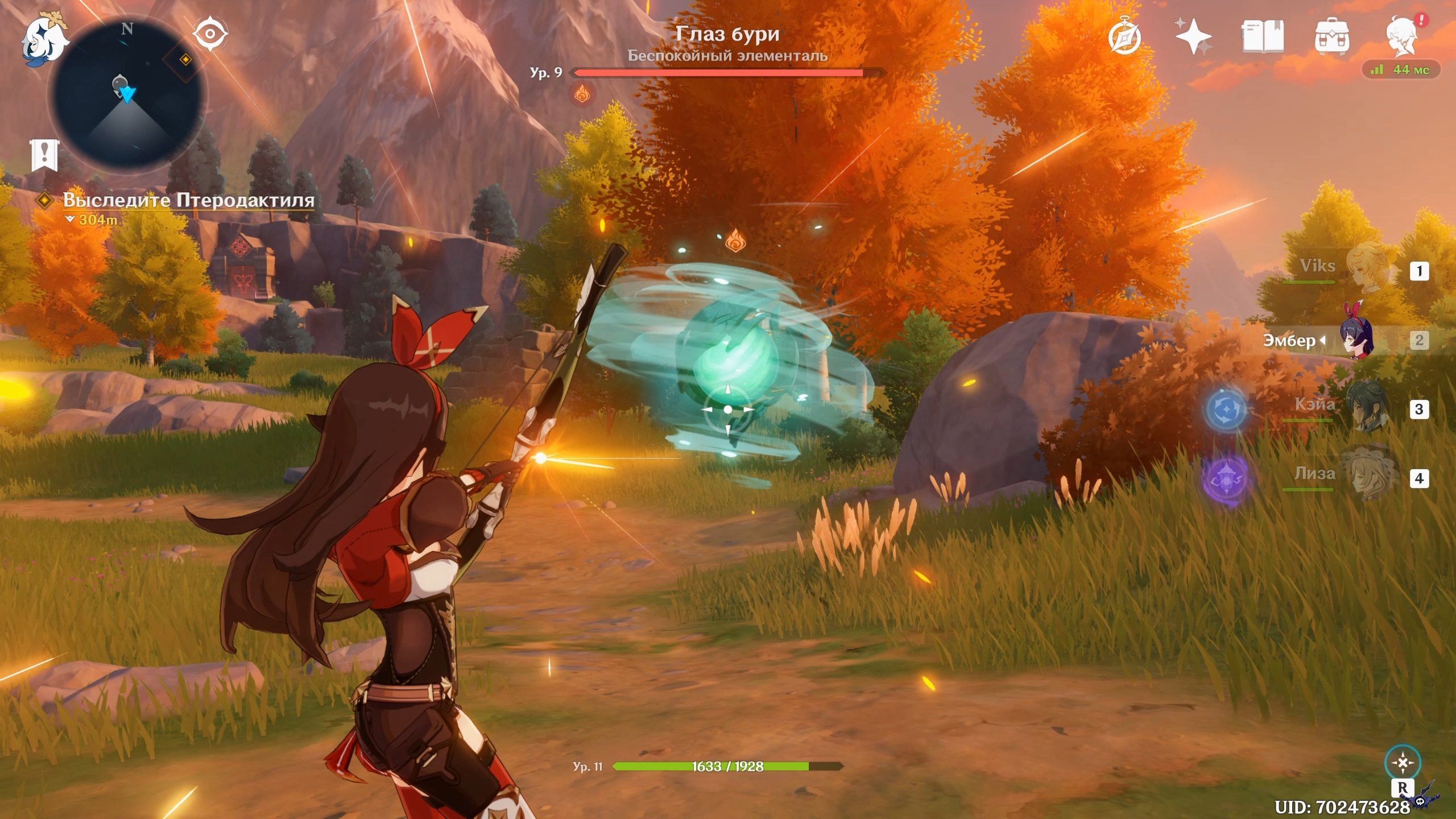Select the Выследите Птеродактиля quest tracker
The image size is (1456, 819).
click(188, 200)
